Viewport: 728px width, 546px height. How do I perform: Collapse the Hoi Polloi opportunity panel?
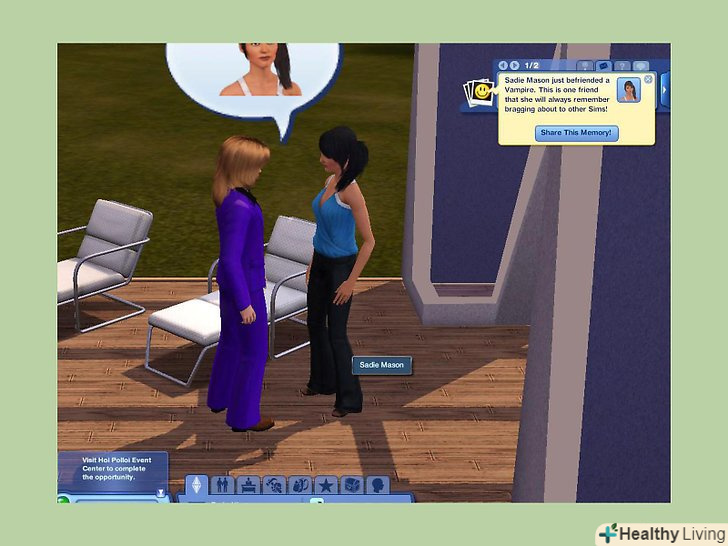(x=159, y=492)
